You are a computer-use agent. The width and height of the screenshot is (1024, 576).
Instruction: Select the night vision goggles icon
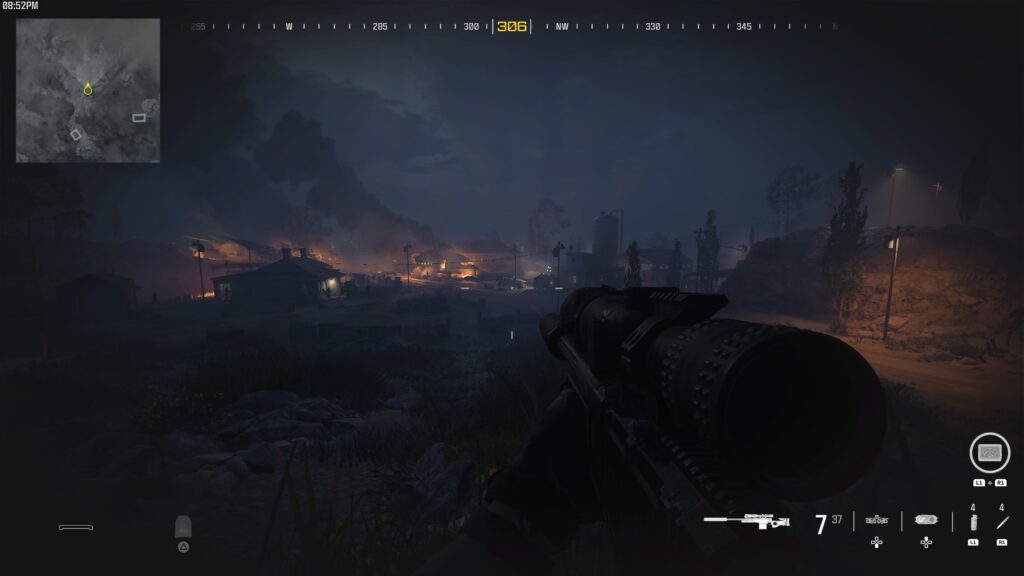(x=877, y=520)
